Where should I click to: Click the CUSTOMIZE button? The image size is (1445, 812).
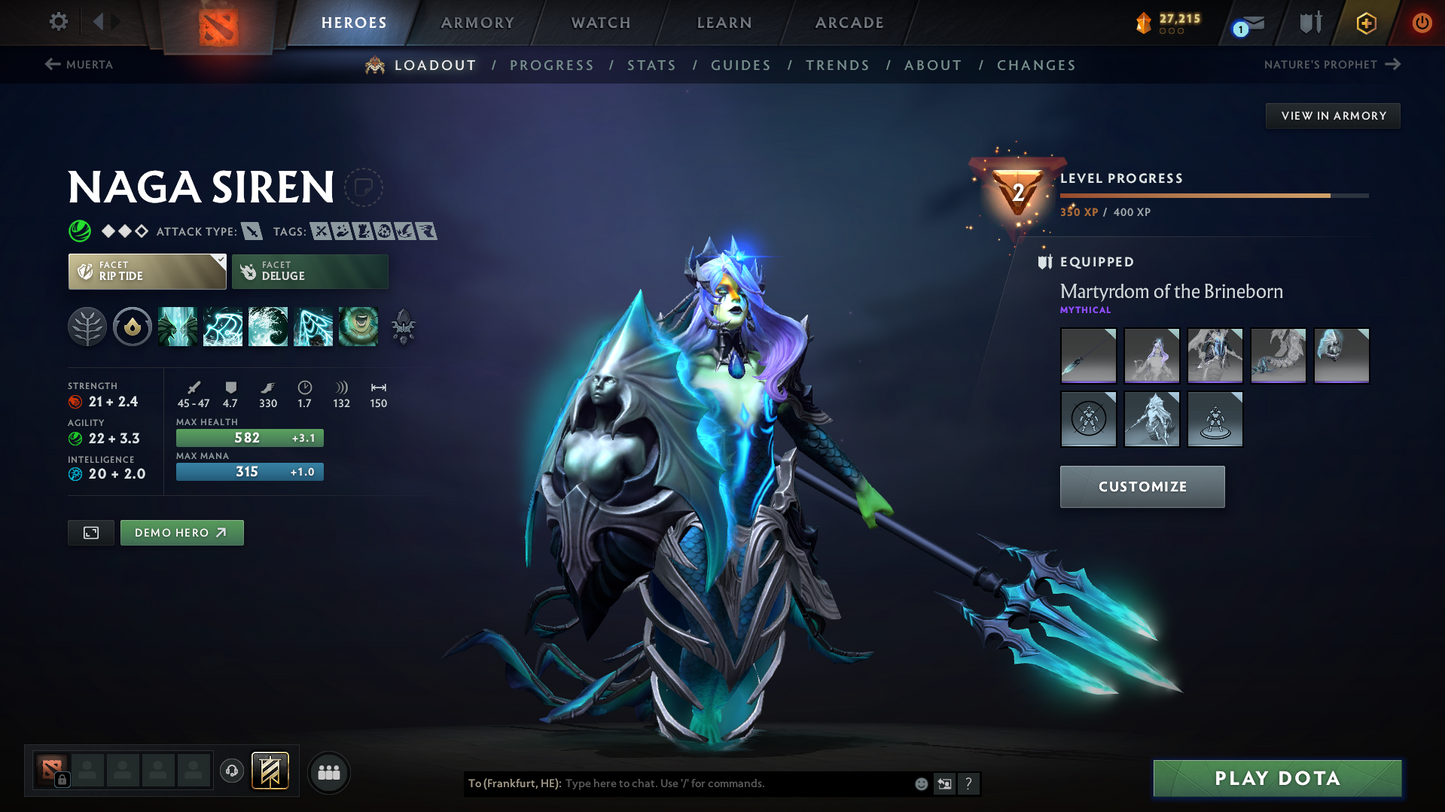pyautogui.click(x=1142, y=487)
